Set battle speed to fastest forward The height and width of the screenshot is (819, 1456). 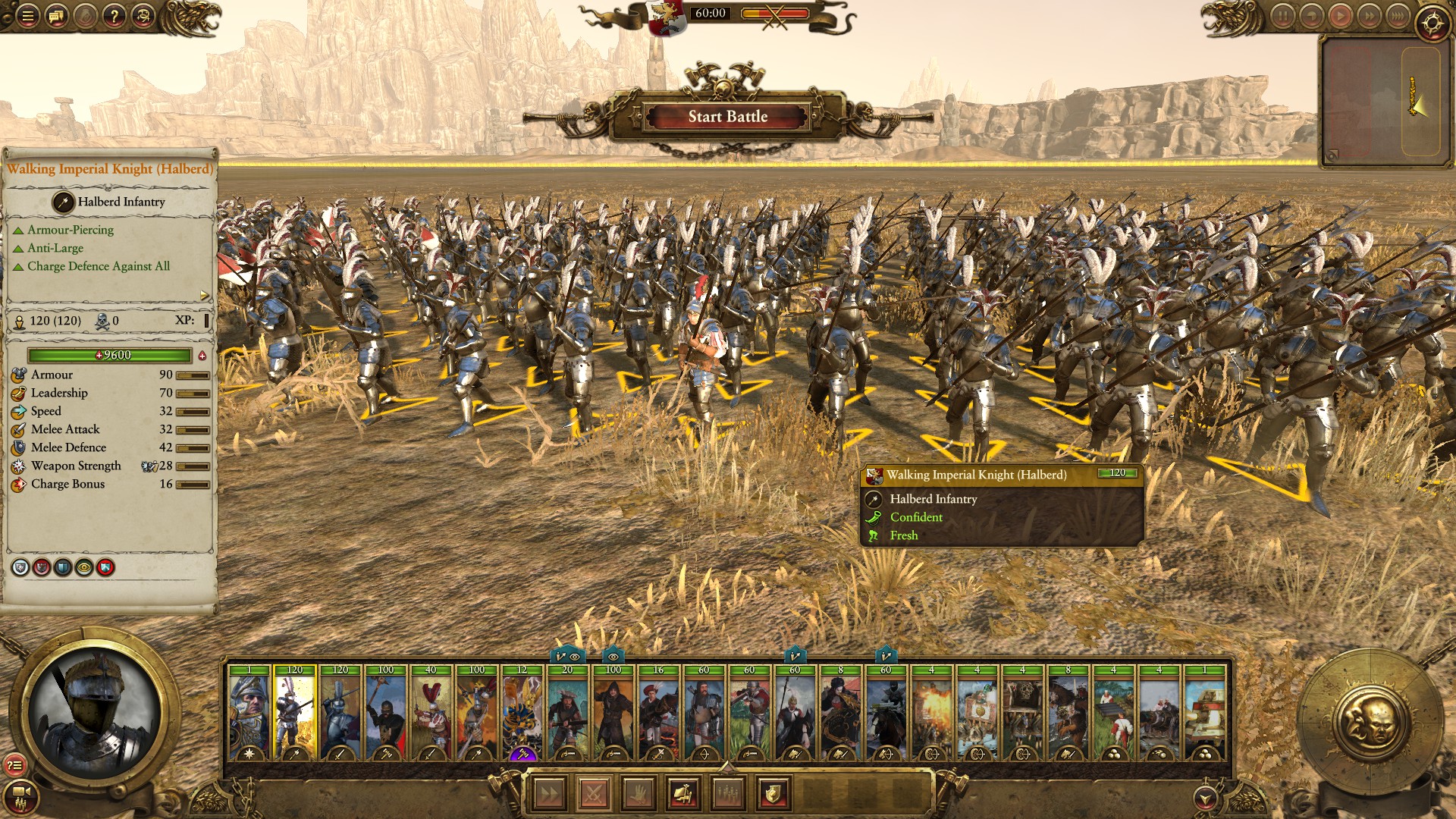tap(1398, 16)
